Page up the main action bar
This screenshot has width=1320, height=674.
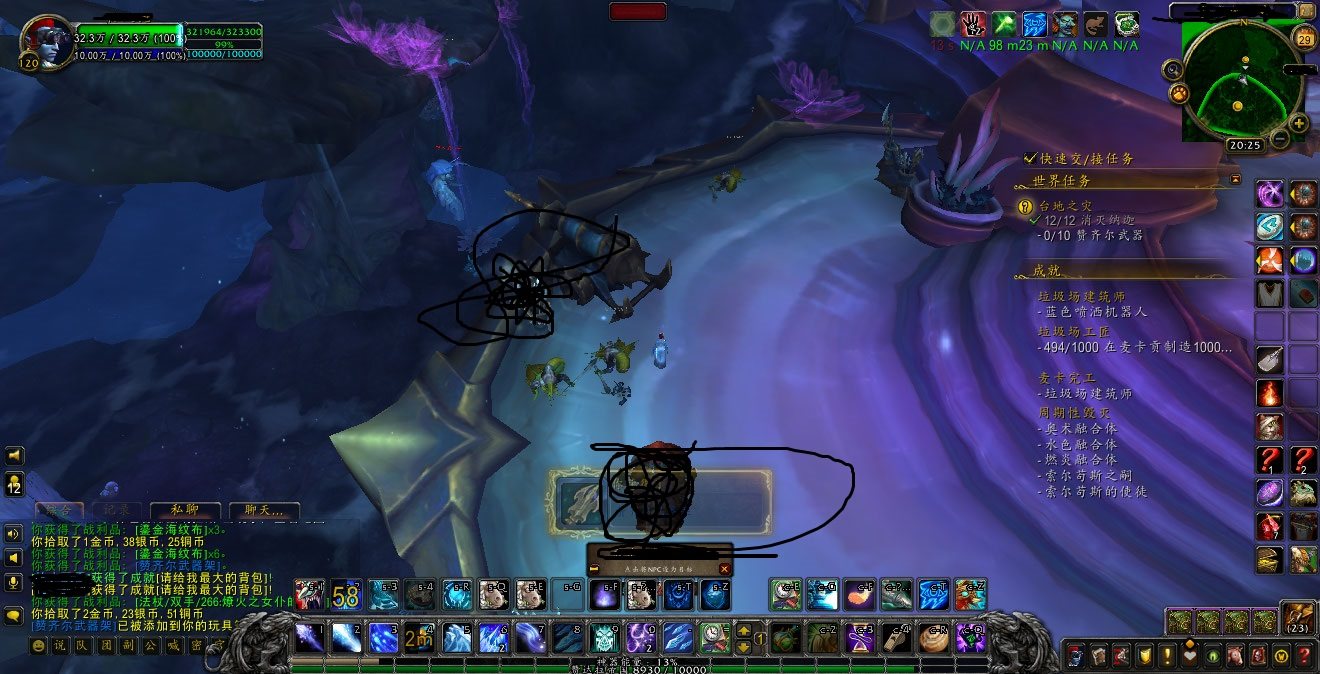743,629
